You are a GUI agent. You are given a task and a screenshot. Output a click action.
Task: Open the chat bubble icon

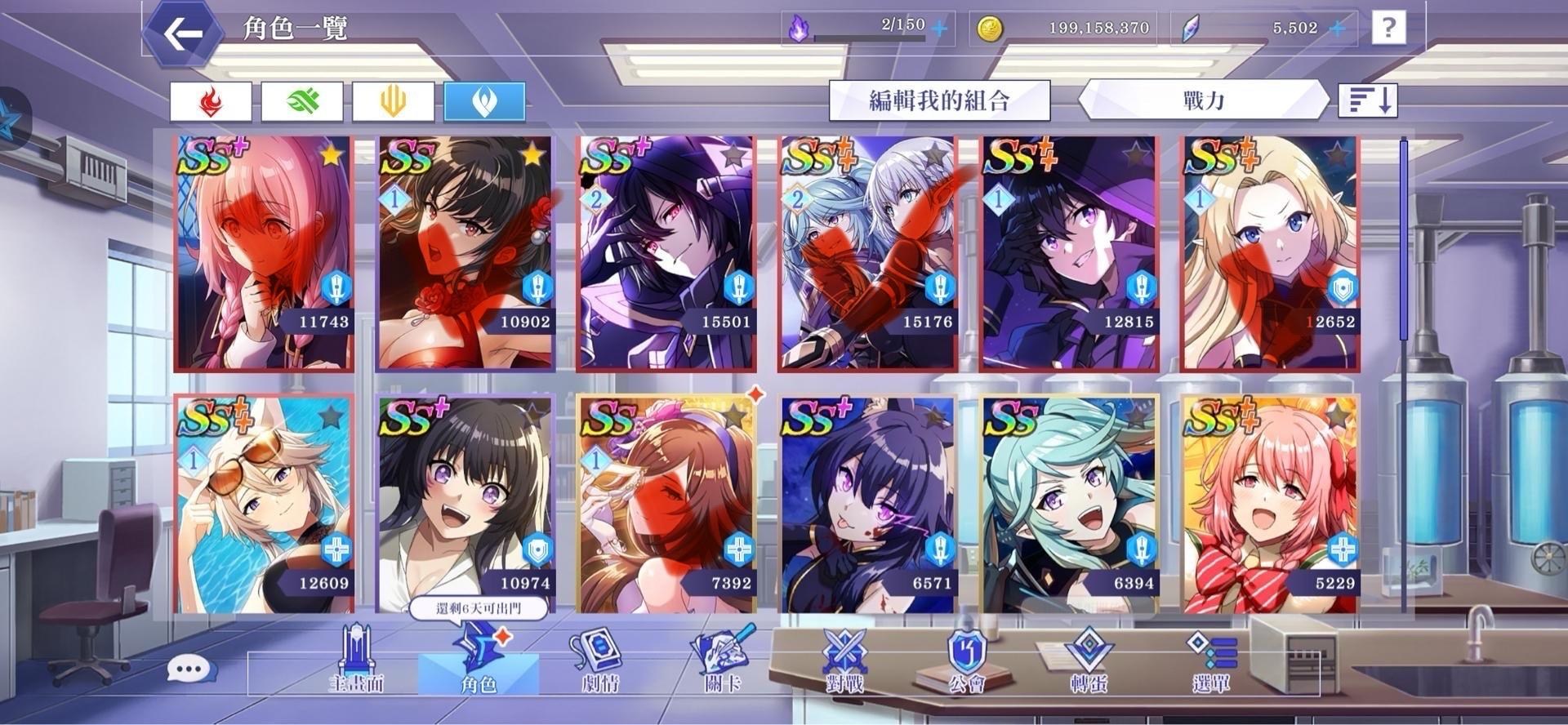pyautogui.click(x=189, y=667)
